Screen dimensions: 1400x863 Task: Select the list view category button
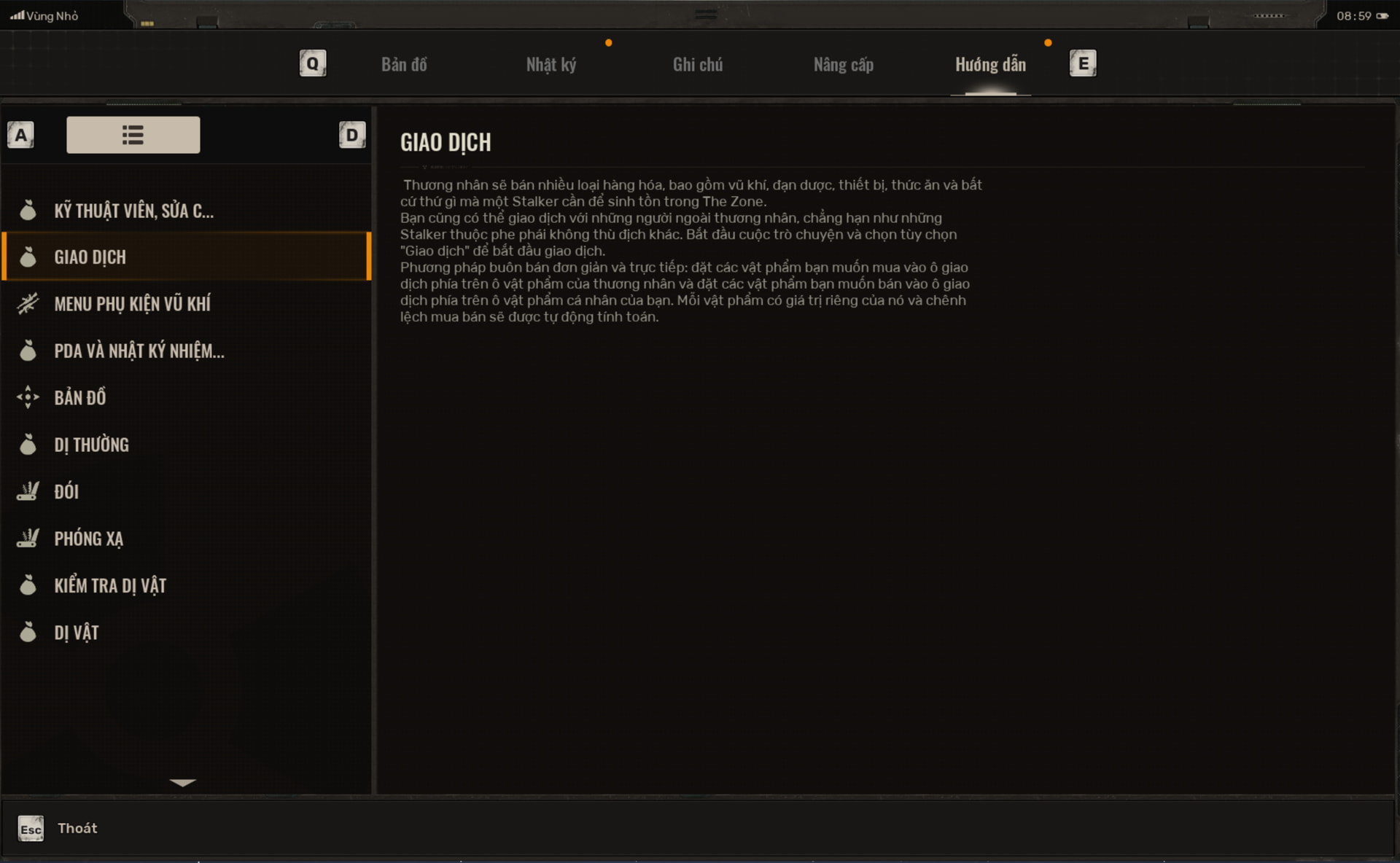point(133,135)
